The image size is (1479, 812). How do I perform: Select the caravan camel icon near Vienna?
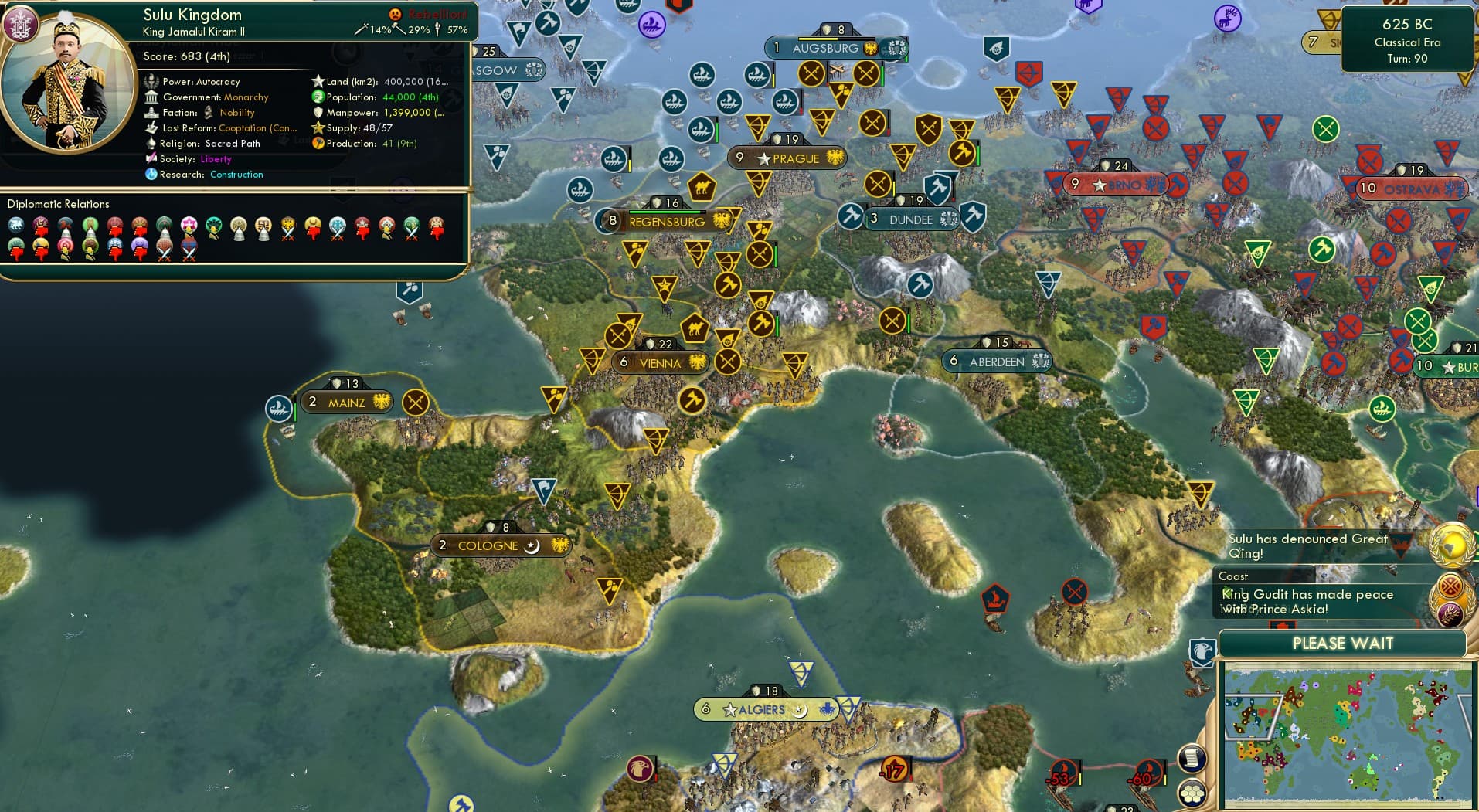click(x=695, y=328)
